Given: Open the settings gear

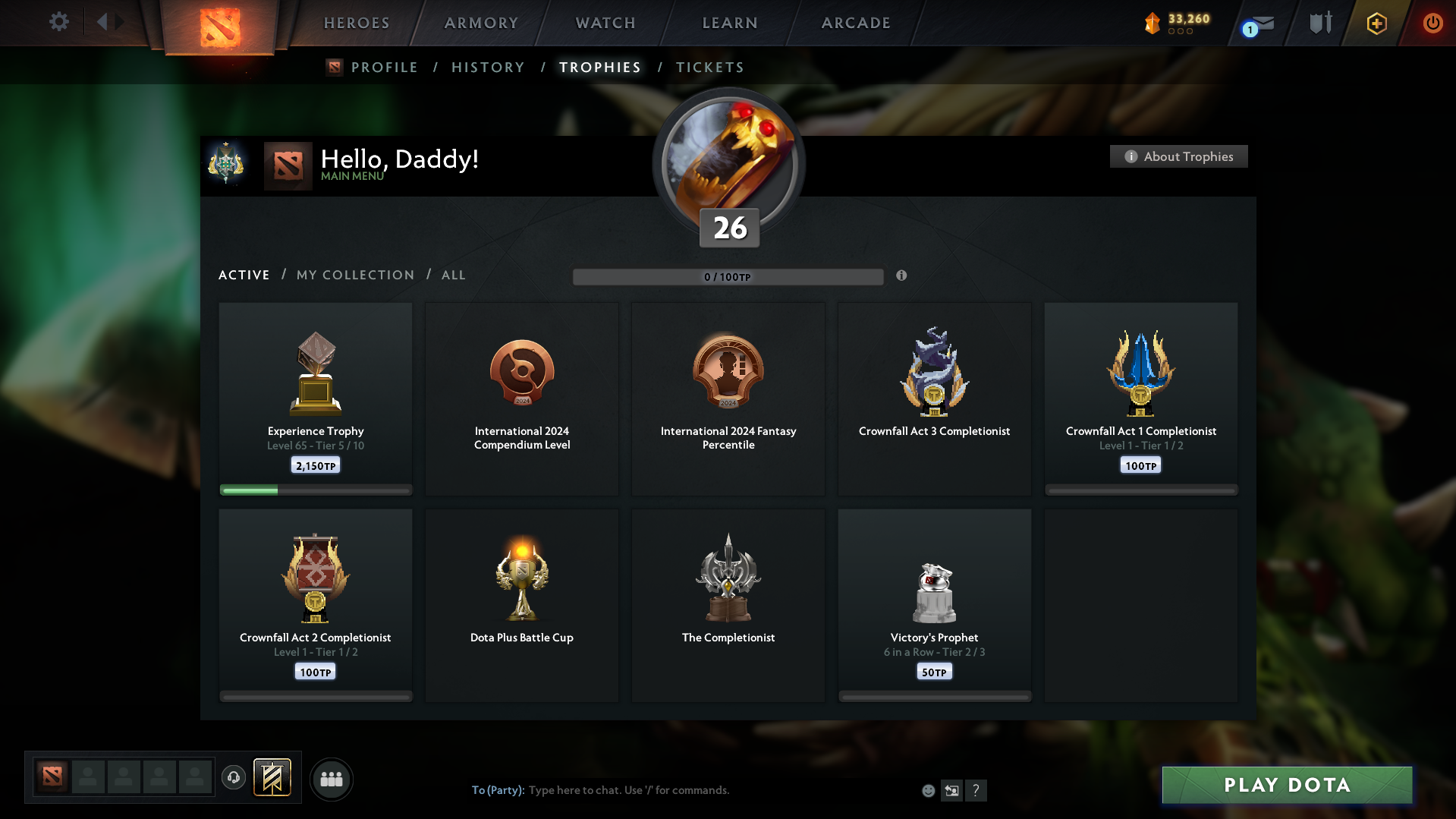Looking at the screenshot, I should click(59, 22).
